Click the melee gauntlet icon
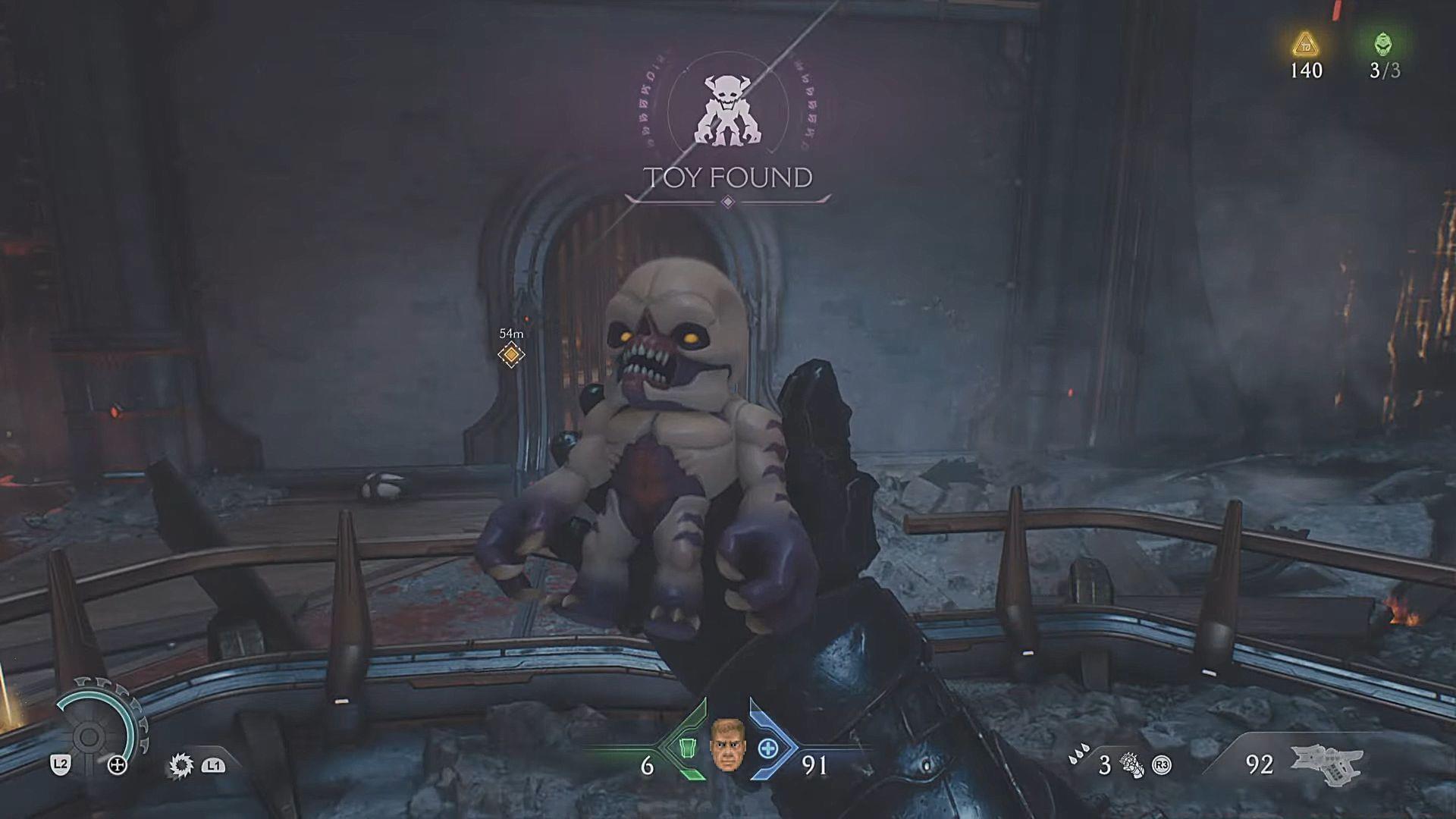Viewport: 1456px width, 819px height. click(x=1133, y=765)
